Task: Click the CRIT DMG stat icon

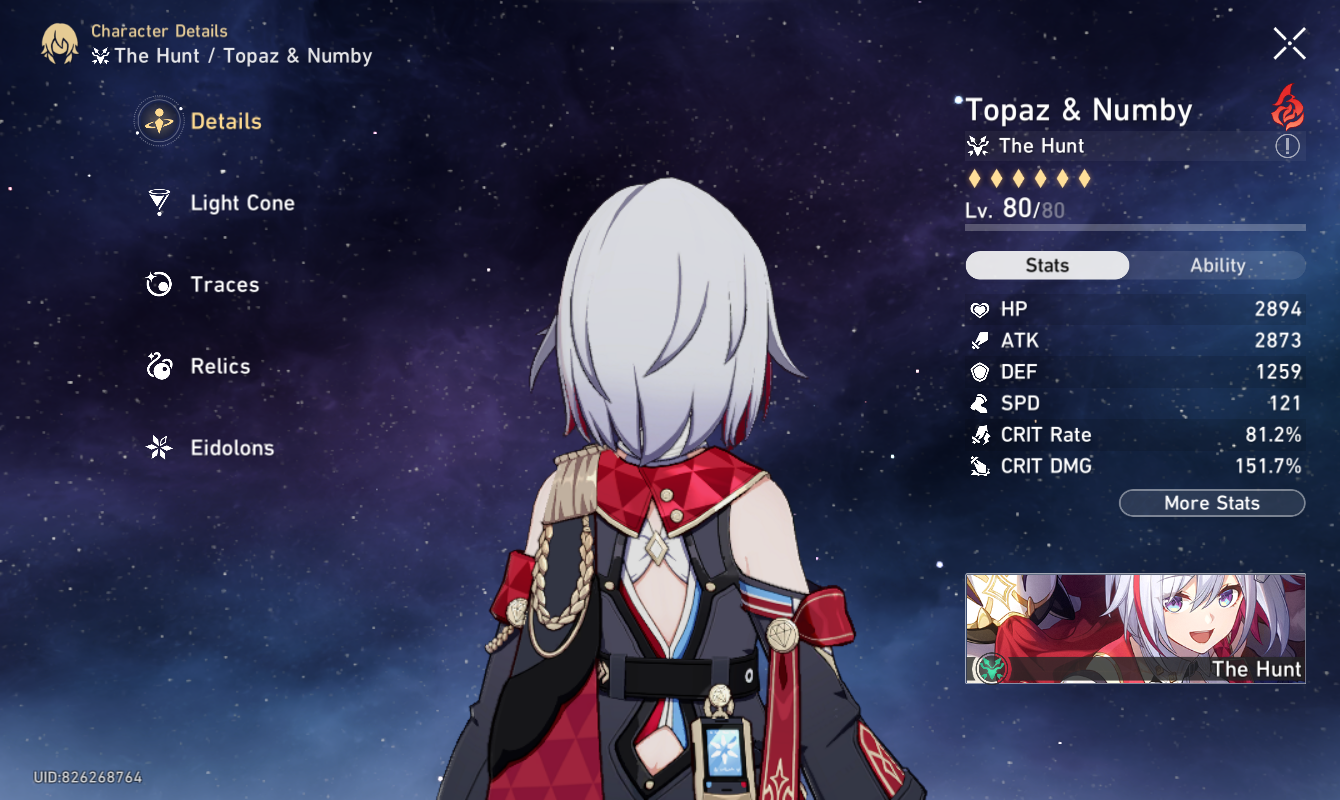Action: (x=979, y=465)
